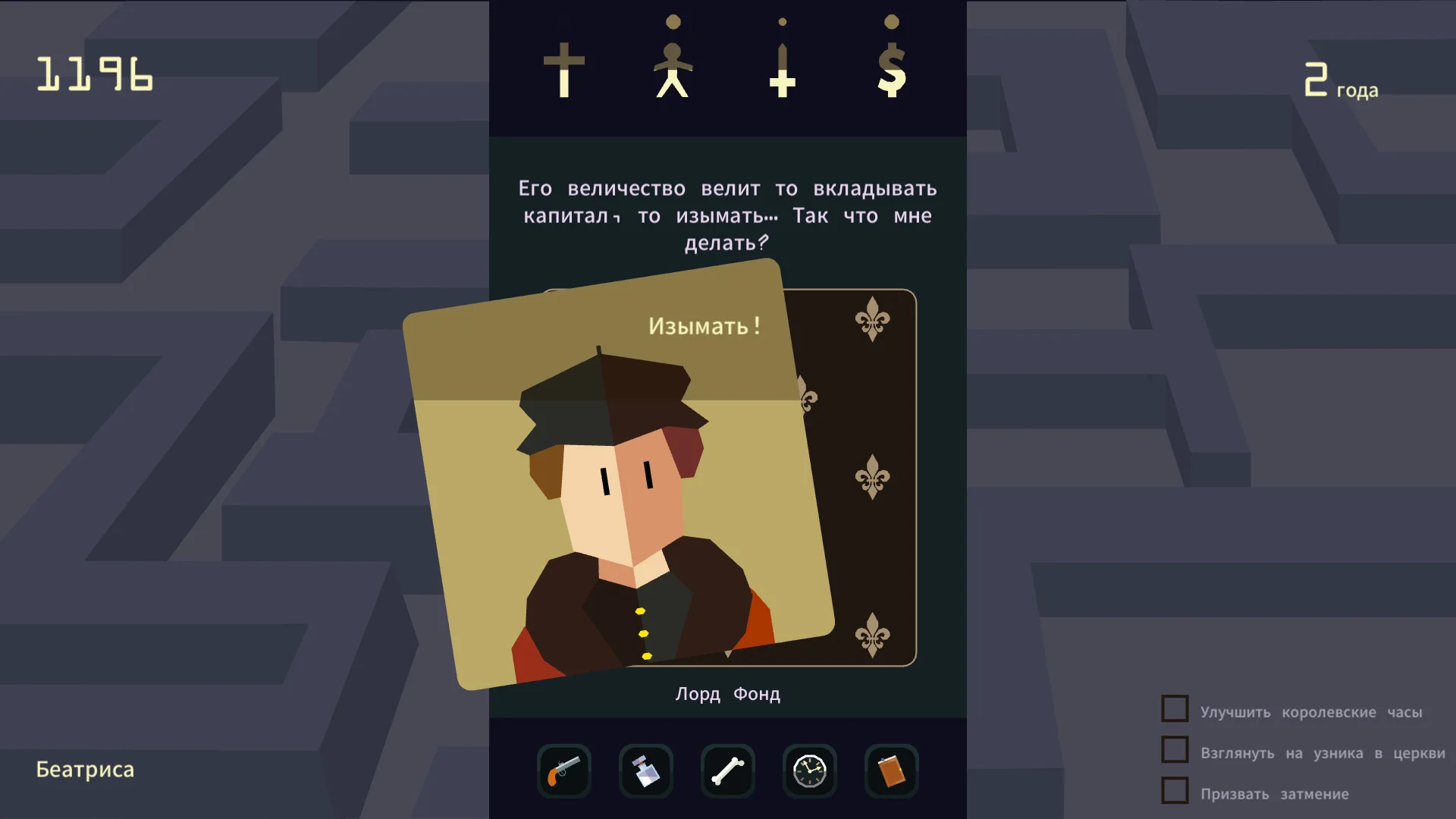Toggle the checkbox for Взглянуть на узника в церкви

(1174, 750)
